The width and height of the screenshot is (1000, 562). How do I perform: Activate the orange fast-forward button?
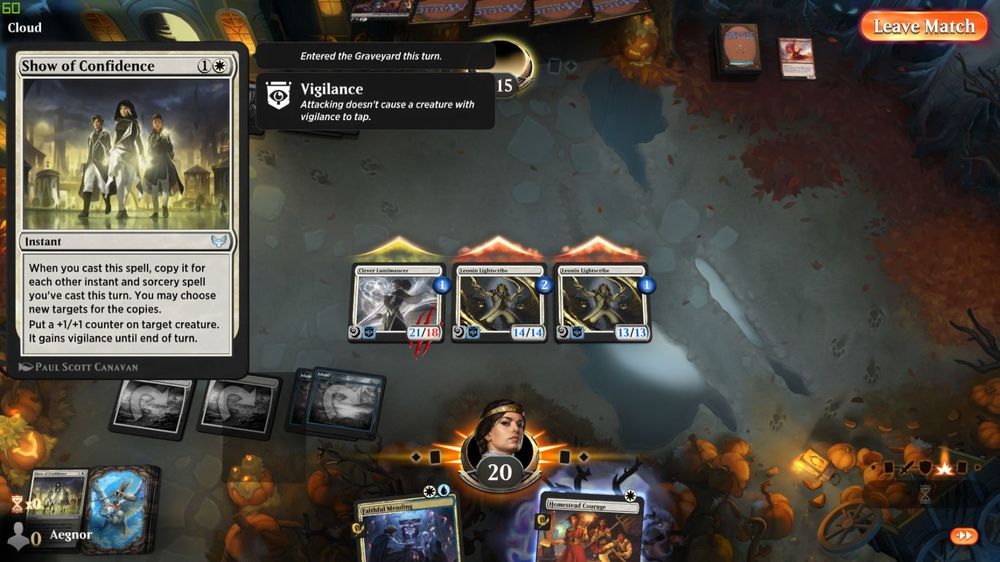coord(964,536)
